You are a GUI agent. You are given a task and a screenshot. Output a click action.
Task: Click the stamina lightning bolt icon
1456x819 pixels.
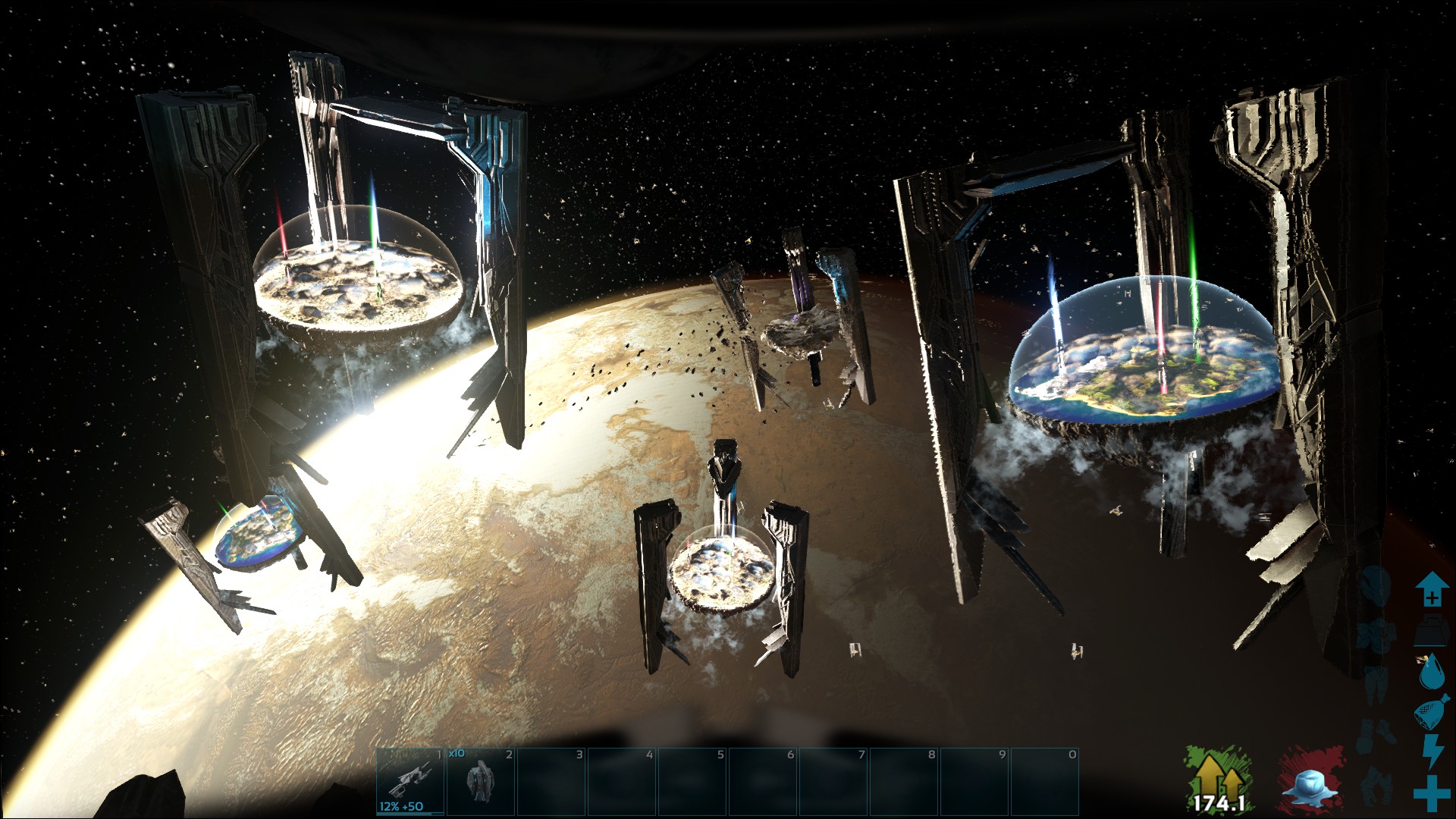(1433, 752)
